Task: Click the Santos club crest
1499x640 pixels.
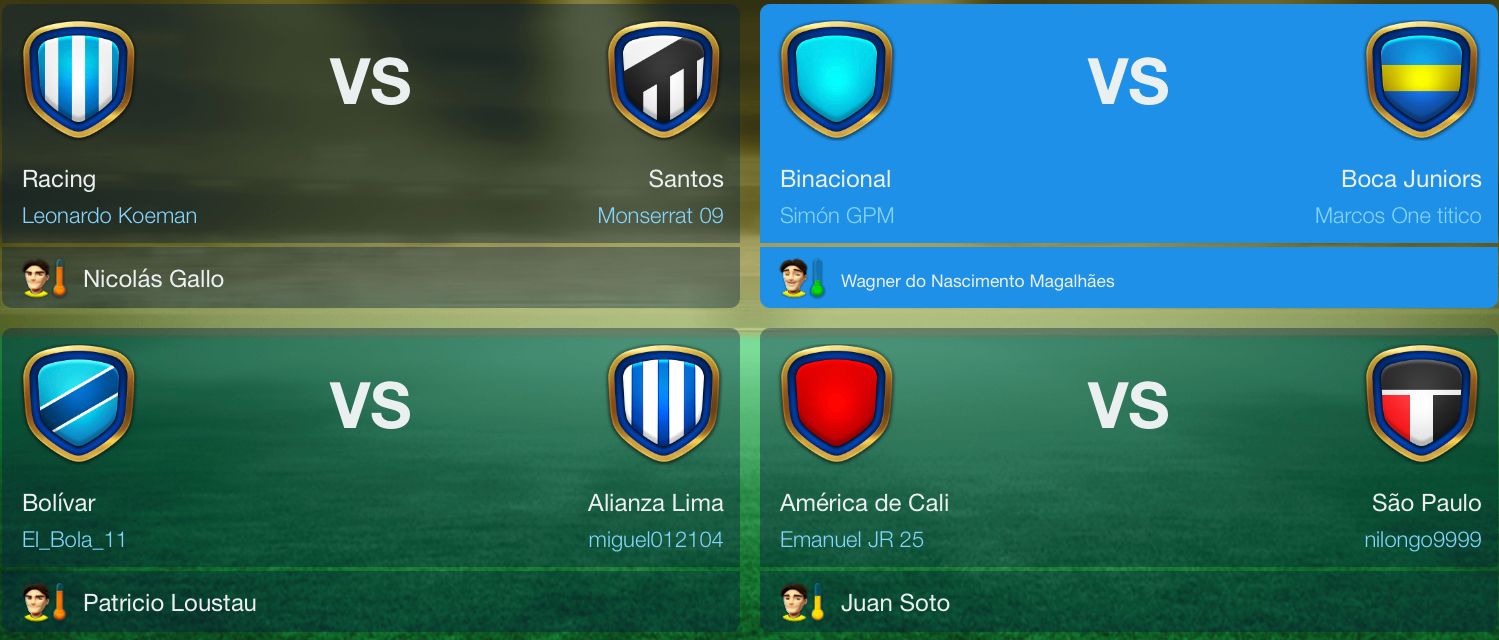Action: tap(663, 79)
